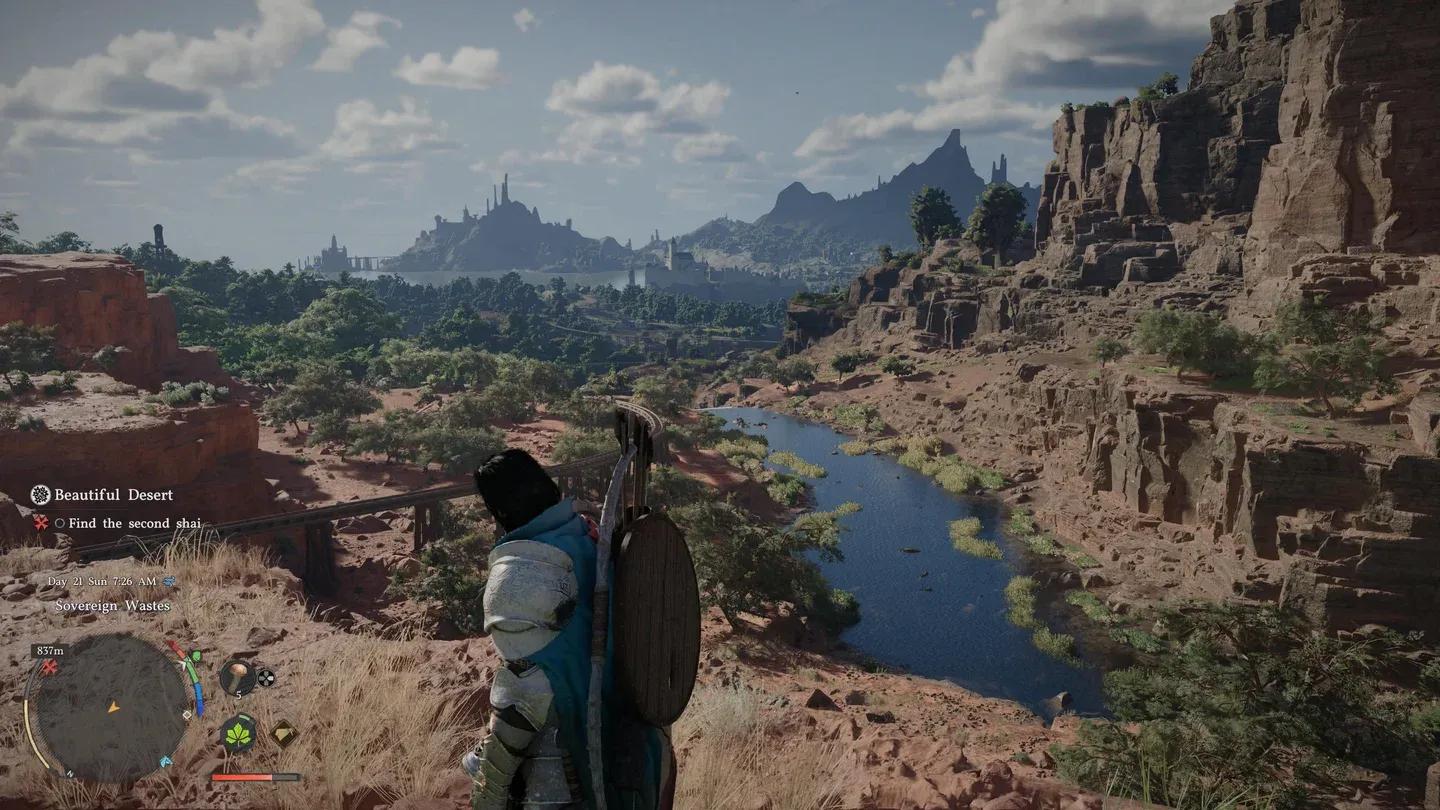
Task: Click the leaf herb quick-slot icon
Action: (x=238, y=734)
